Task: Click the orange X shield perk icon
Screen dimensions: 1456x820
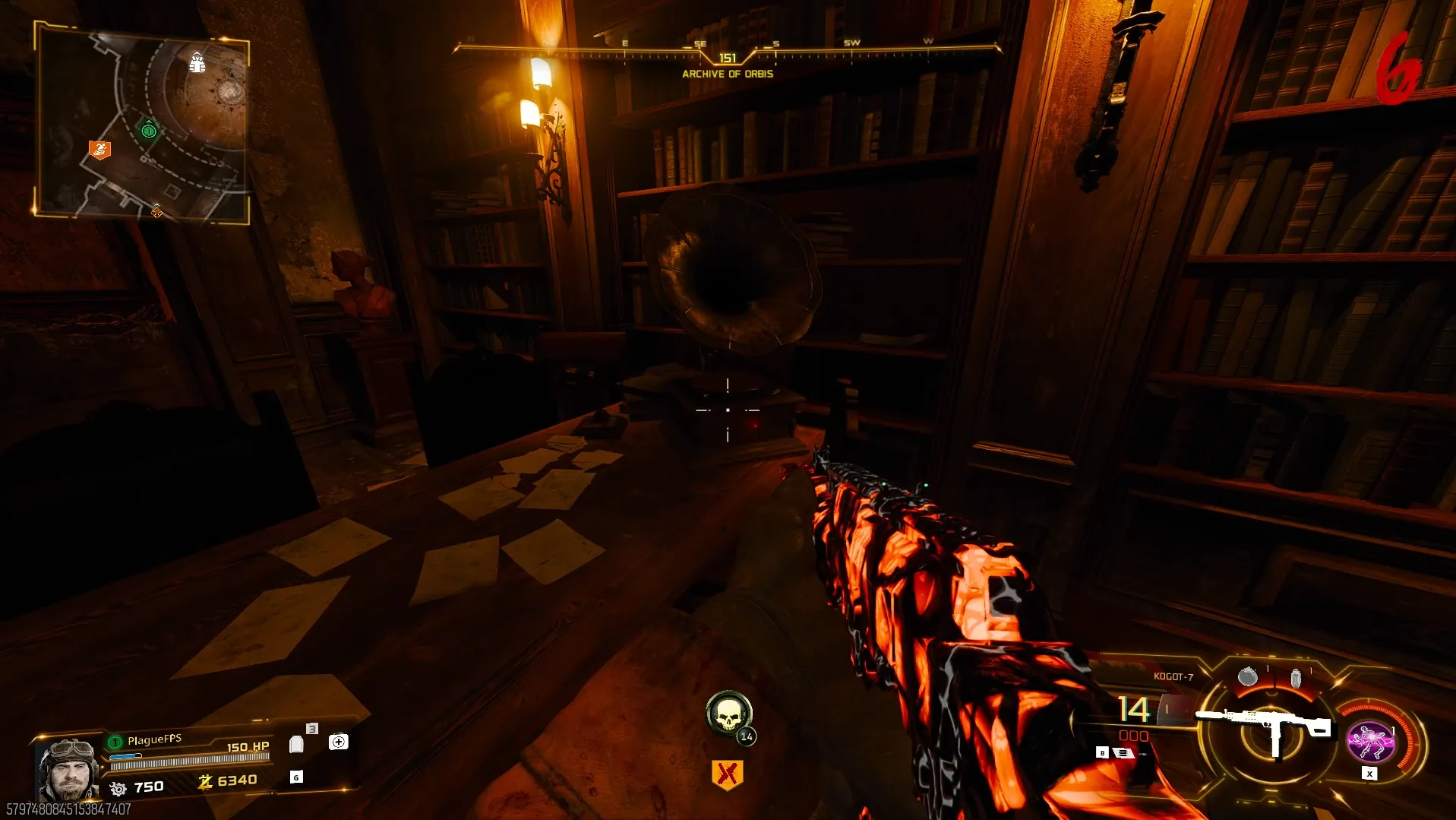Action: pos(727,774)
